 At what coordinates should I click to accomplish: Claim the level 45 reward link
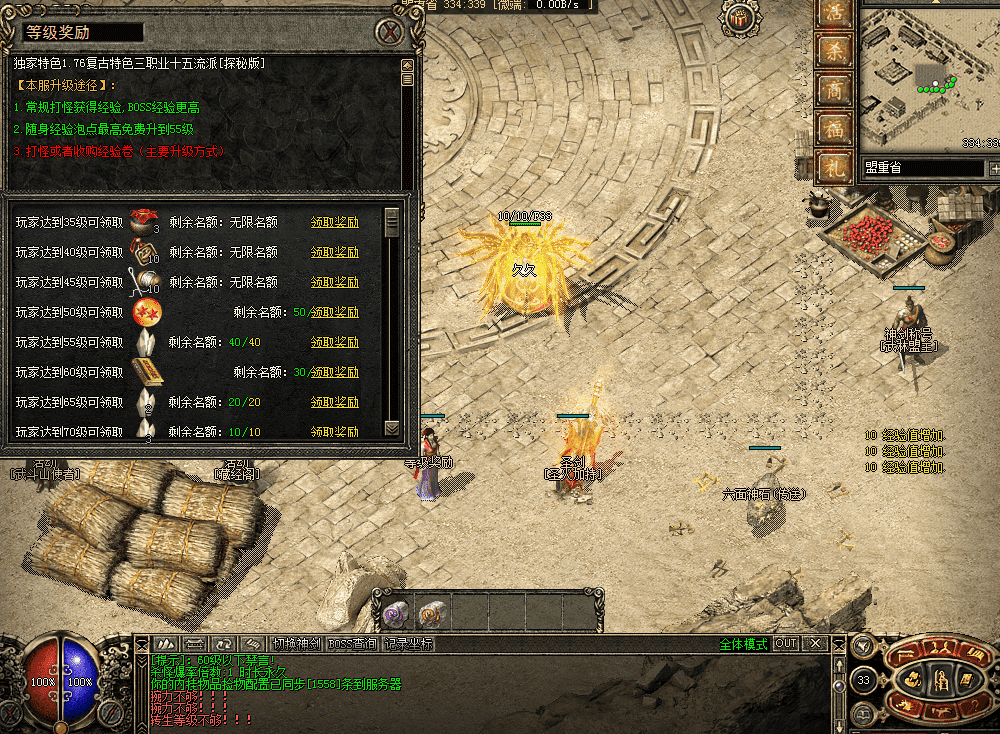(334, 283)
